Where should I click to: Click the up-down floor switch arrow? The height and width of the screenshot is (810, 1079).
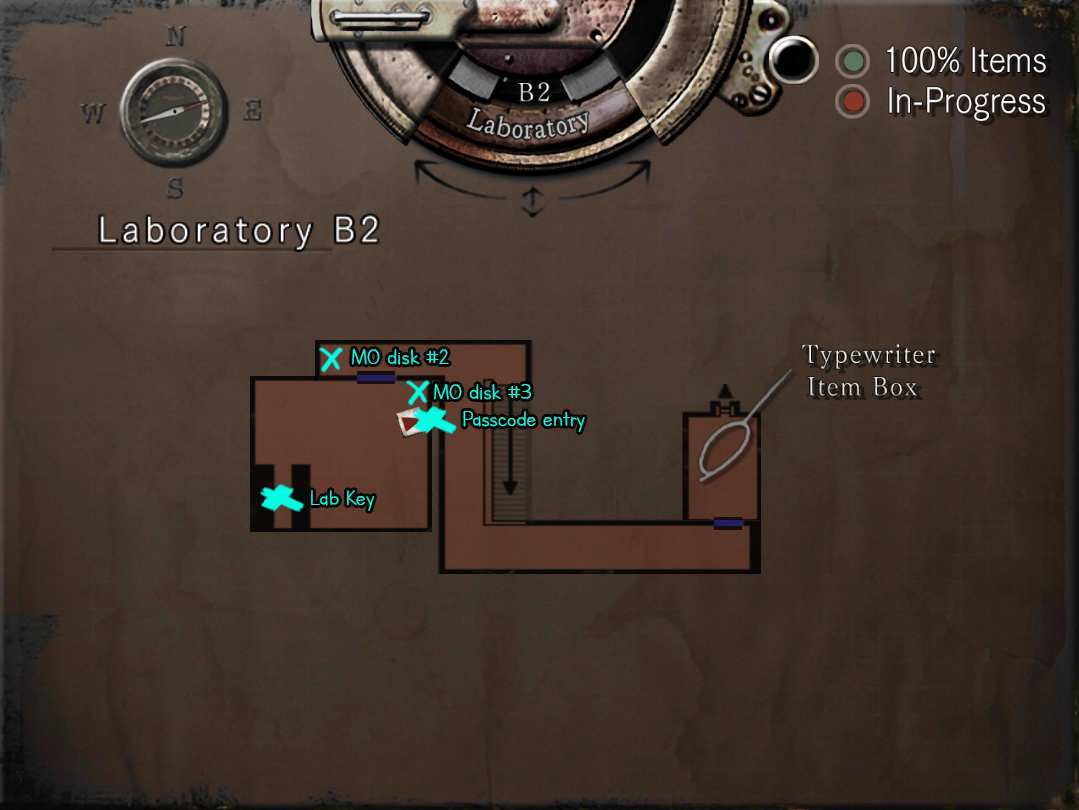tap(532, 203)
